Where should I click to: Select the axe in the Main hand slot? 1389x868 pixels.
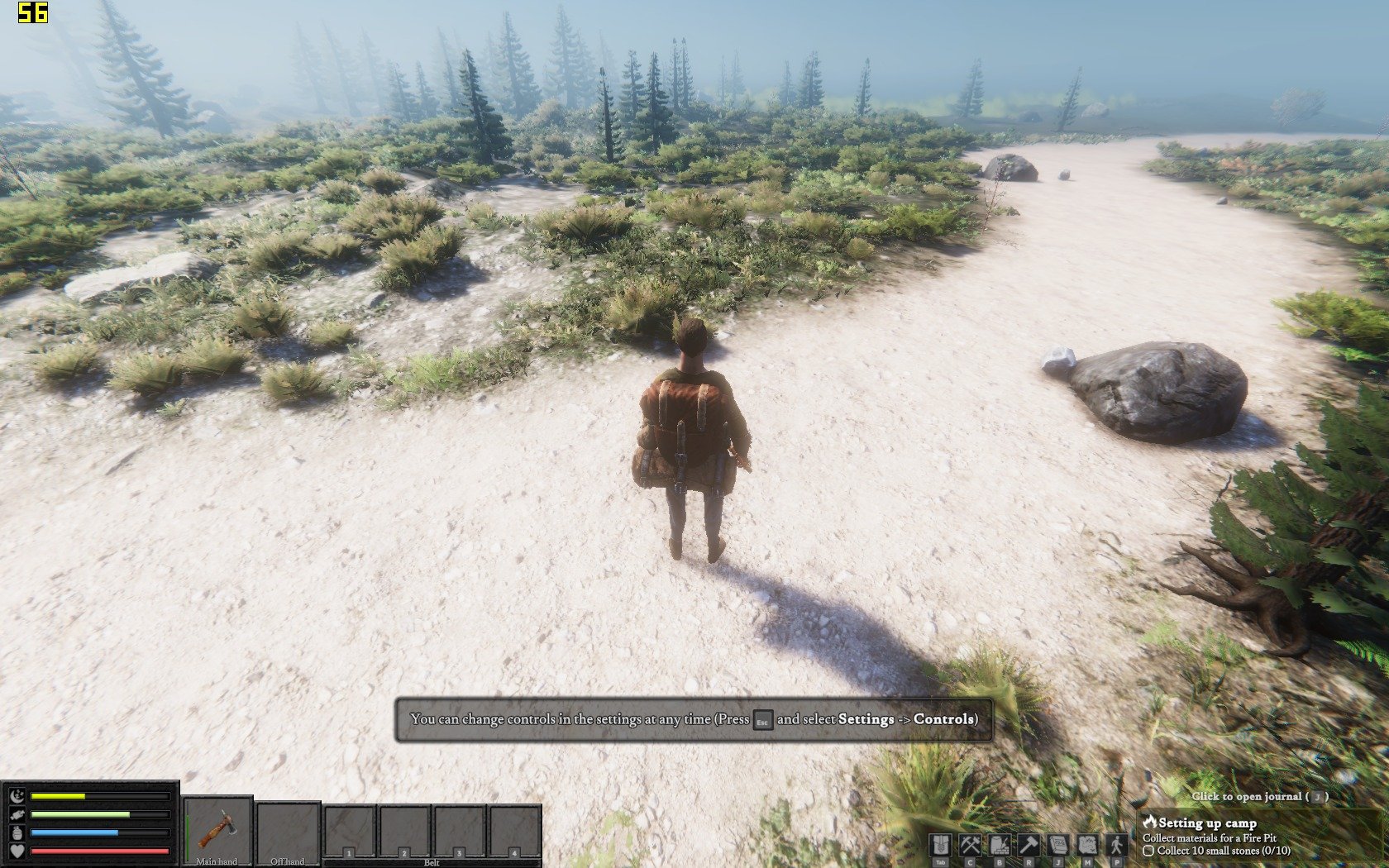point(217,829)
